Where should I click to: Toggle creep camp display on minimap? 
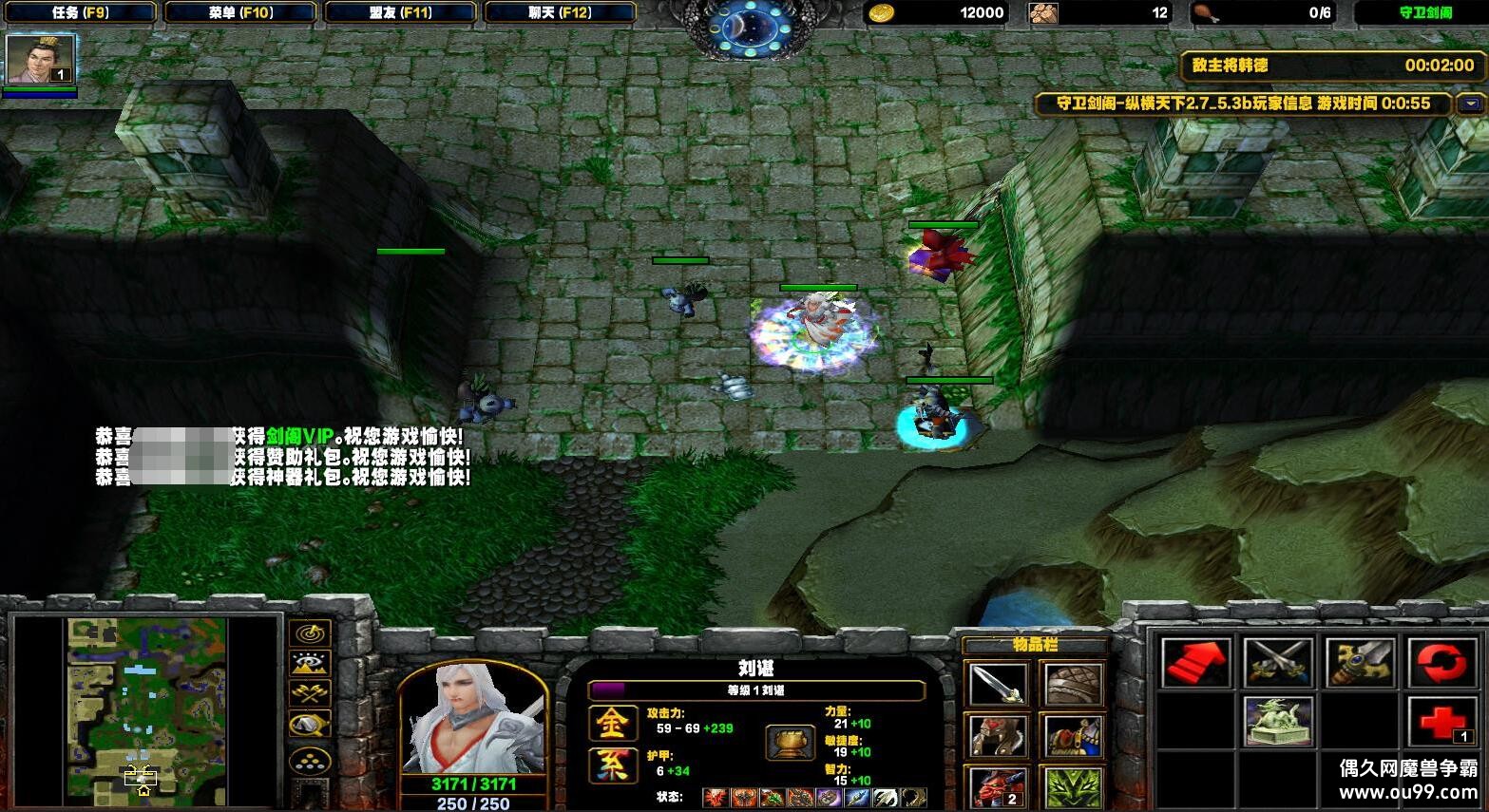click(x=310, y=726)
